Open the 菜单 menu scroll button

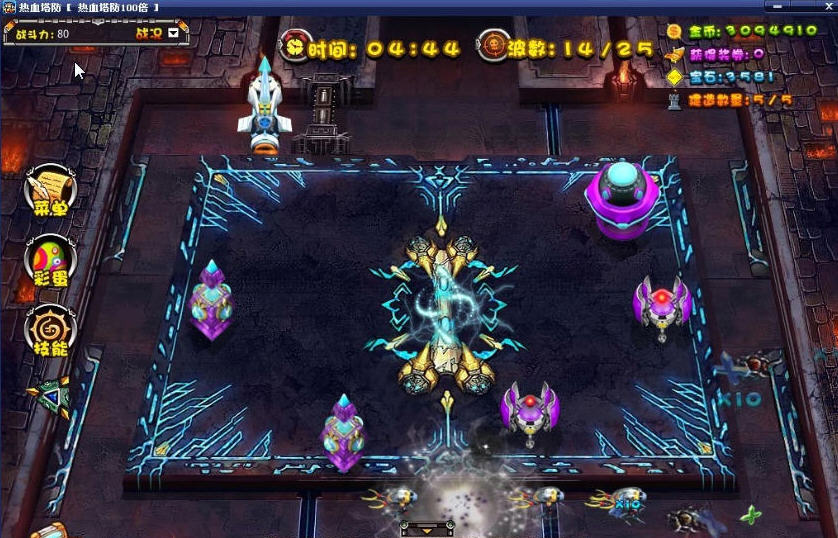pyautogui.click(x=50, y=191)
